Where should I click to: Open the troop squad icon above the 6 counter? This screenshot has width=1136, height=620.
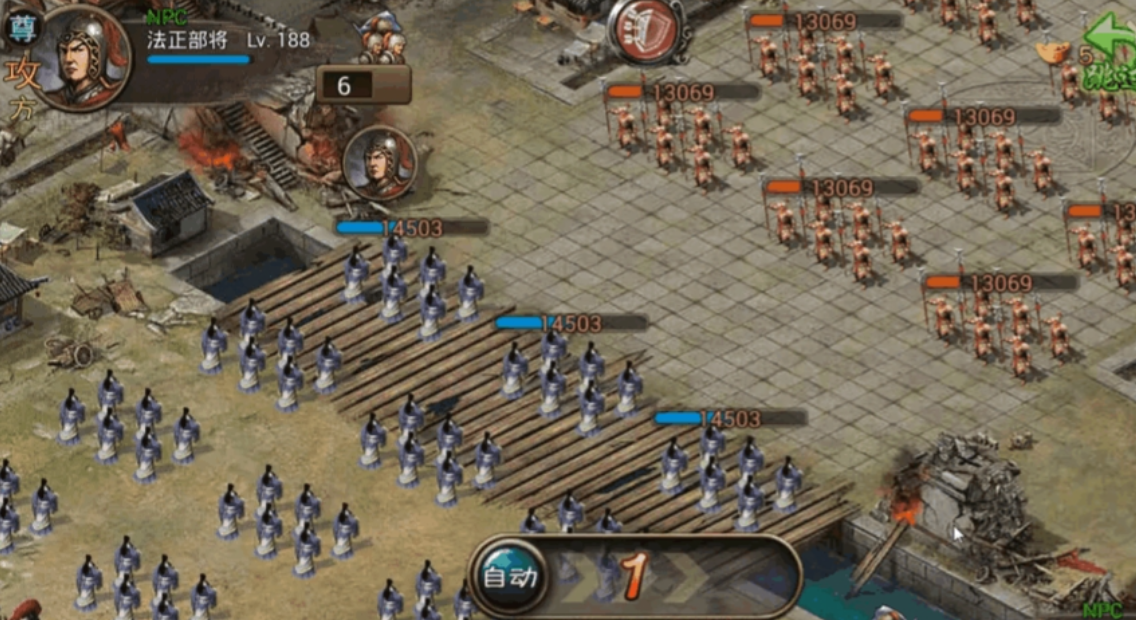[383, 40]
